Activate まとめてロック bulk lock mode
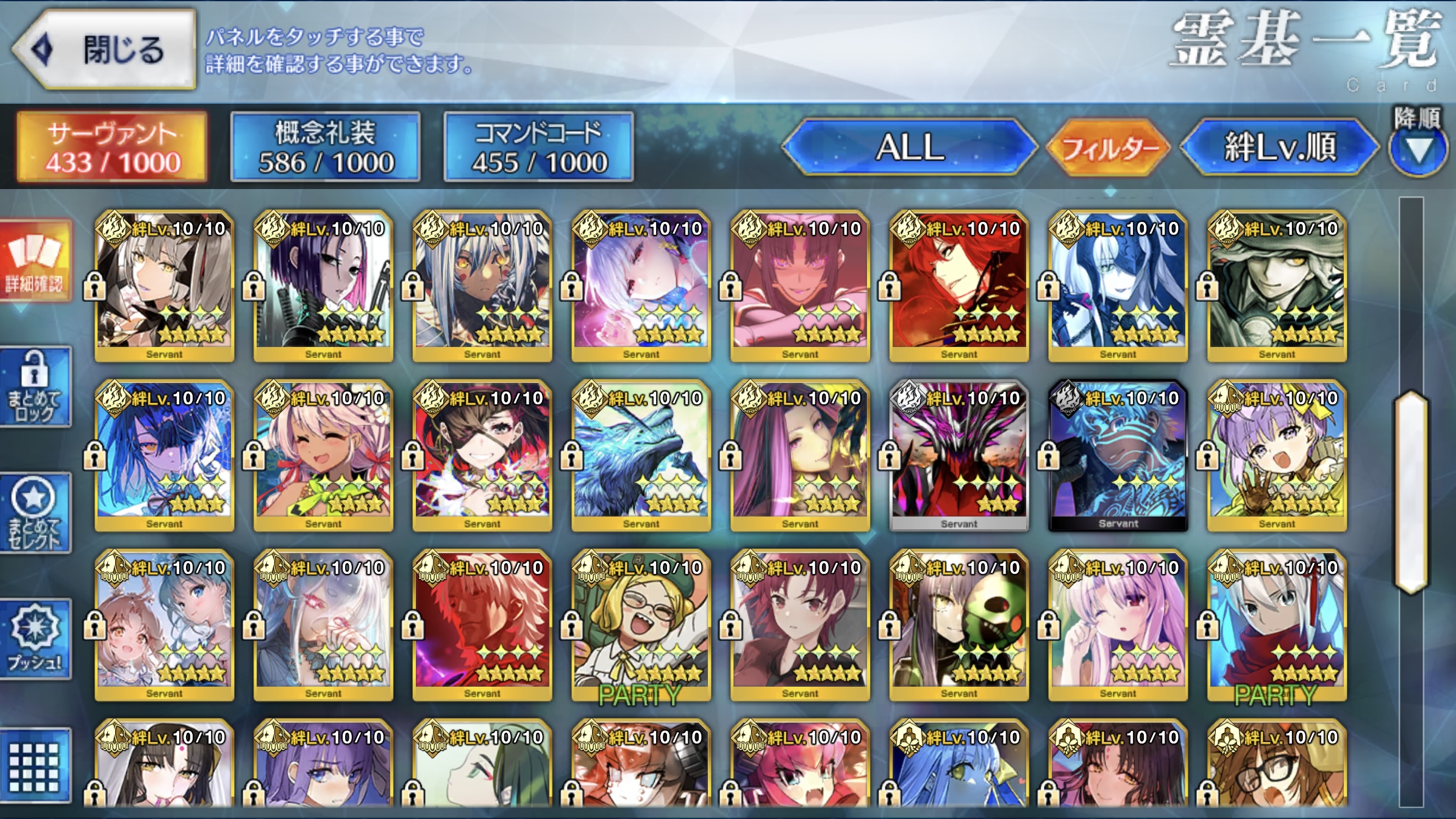 [x=35, y=387]
